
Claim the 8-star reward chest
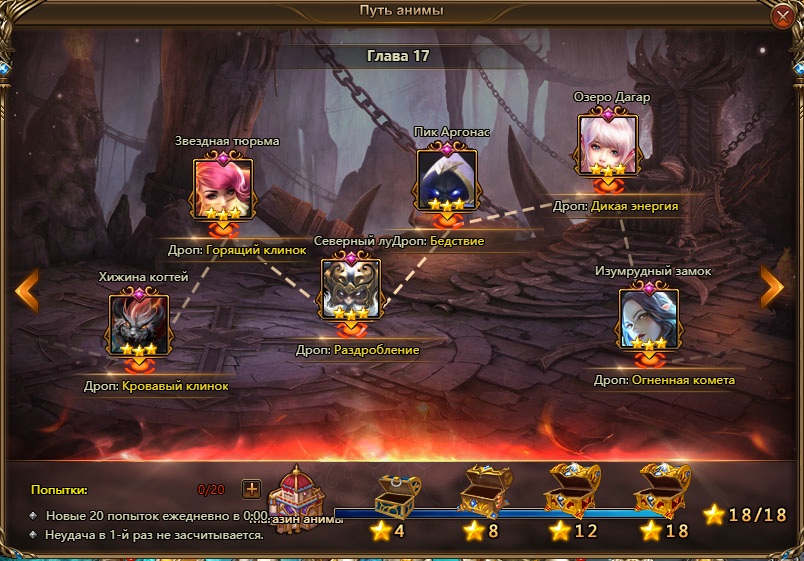click(485, 492)
